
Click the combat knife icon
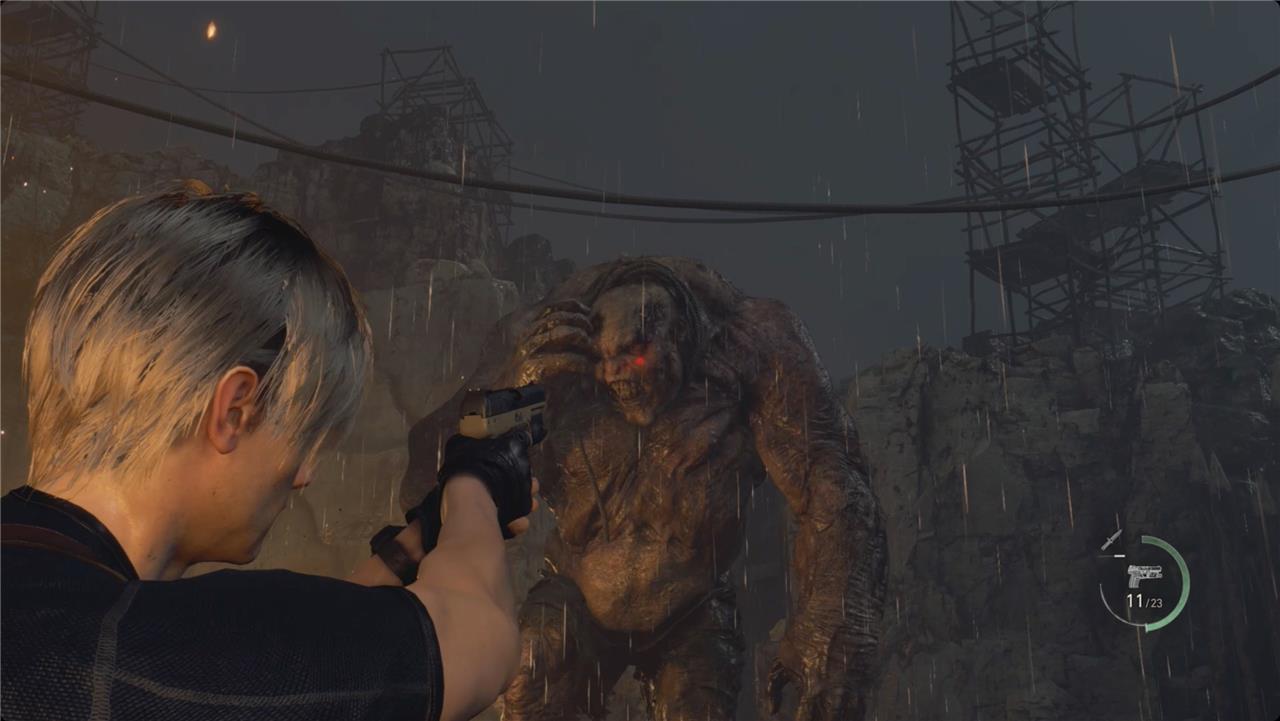pyautogui.click(x=1111, y=540)
